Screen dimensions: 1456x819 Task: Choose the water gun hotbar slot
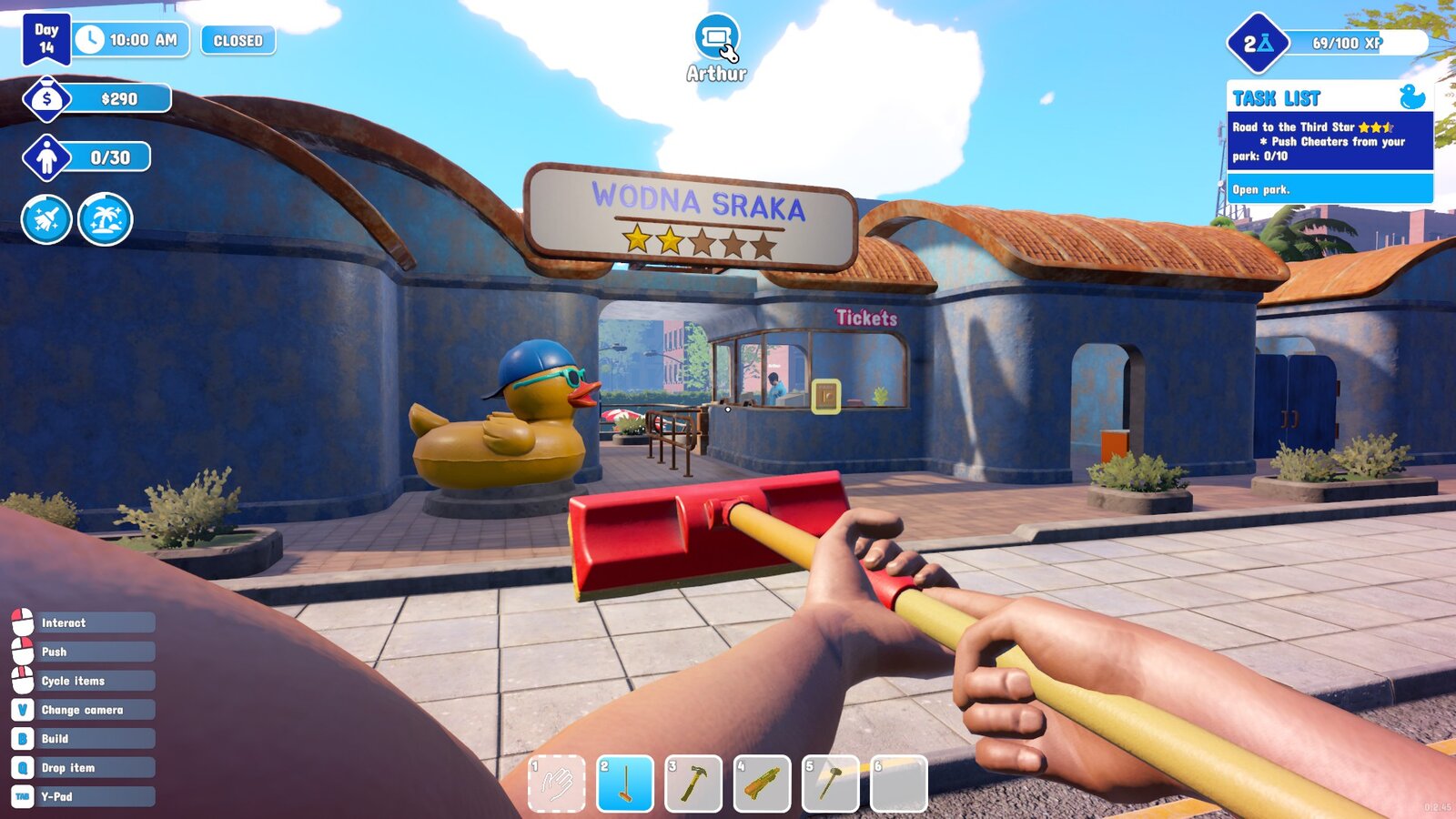click(x=762, y=784)
